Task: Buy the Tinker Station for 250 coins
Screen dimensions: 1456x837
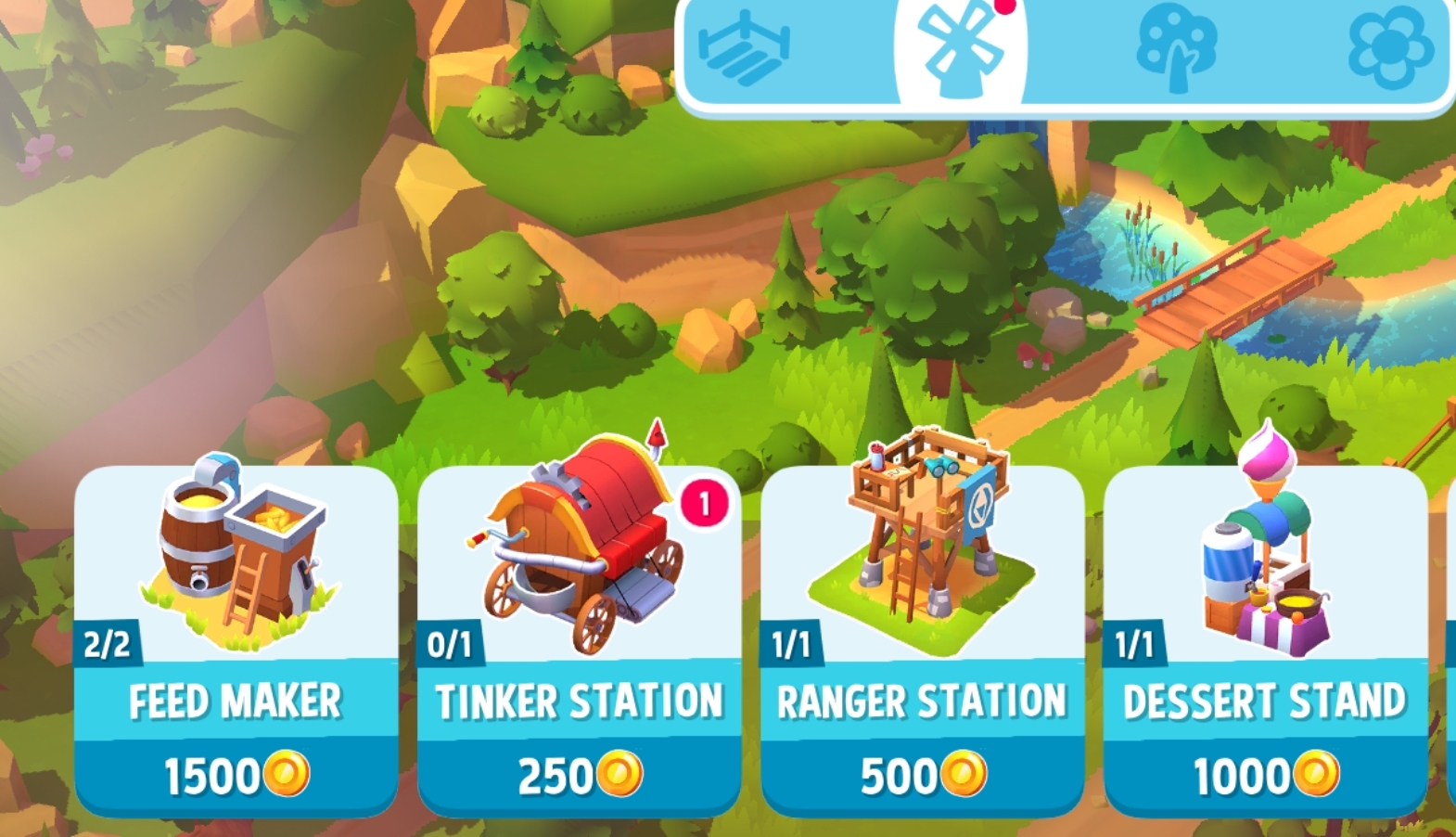Action: tap(580, 774)
